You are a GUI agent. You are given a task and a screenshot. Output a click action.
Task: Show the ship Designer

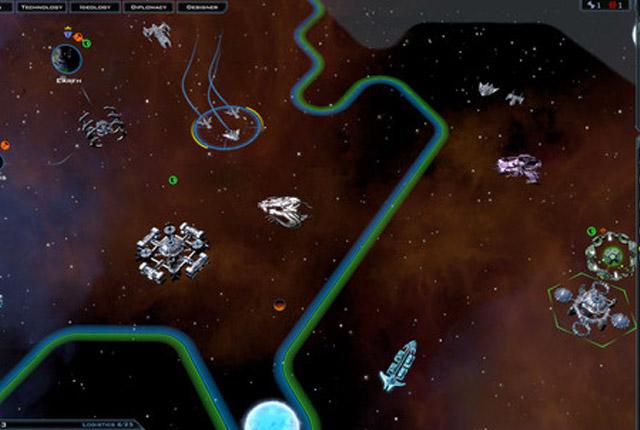coord(203,7)
